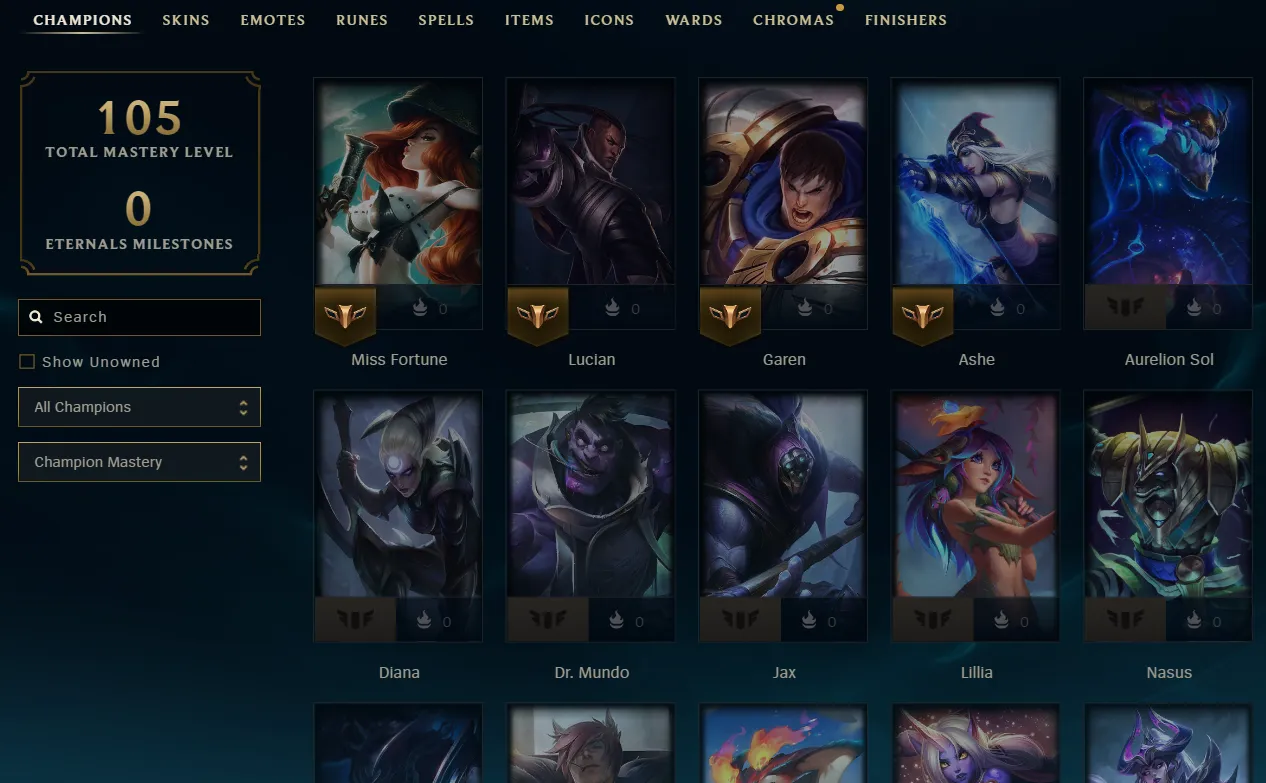The image size is (1266, 783).
Task: Open the Finishers tab
Action: pyautogui.click(x=906, y=20)
